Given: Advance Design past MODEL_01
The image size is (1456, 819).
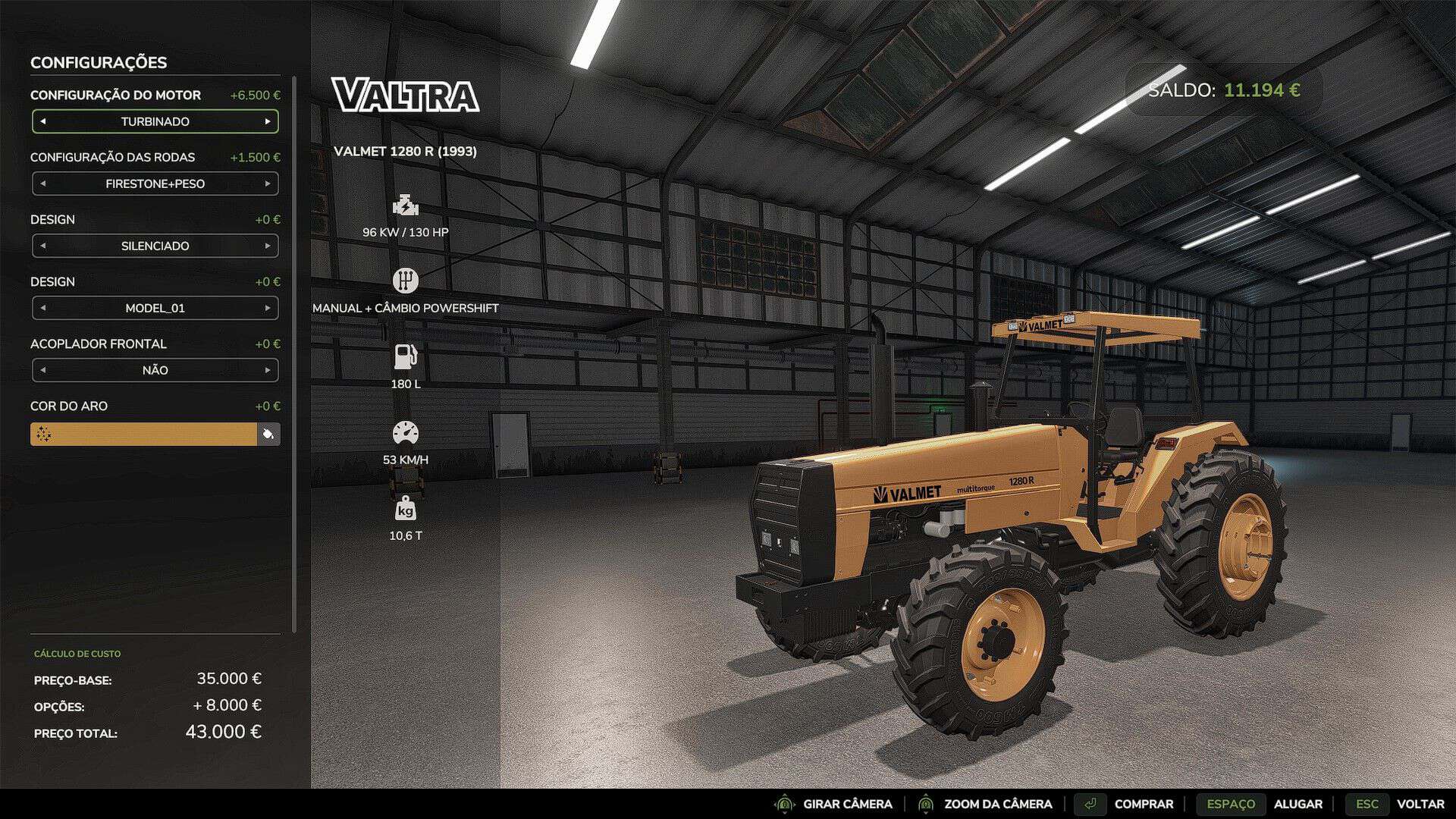Looking at the screenshot, I should tap(268, 308).
